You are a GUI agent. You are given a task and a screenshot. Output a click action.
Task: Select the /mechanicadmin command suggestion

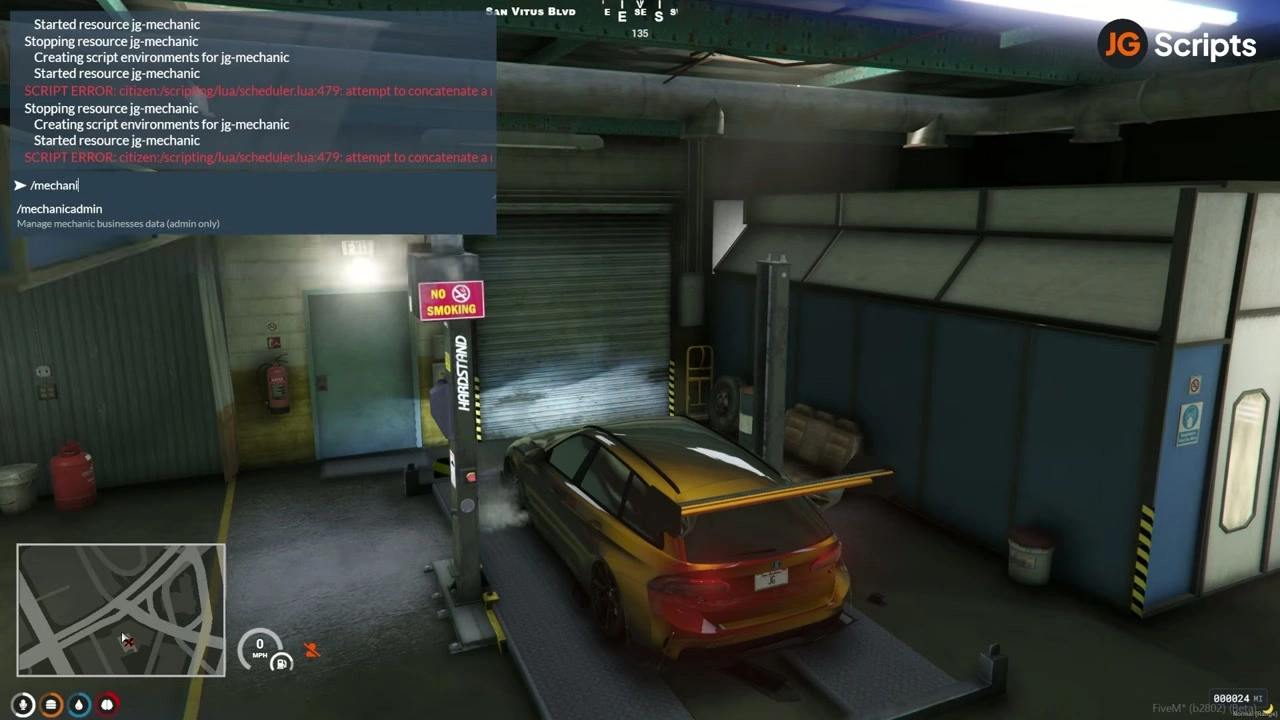point(60,209)
